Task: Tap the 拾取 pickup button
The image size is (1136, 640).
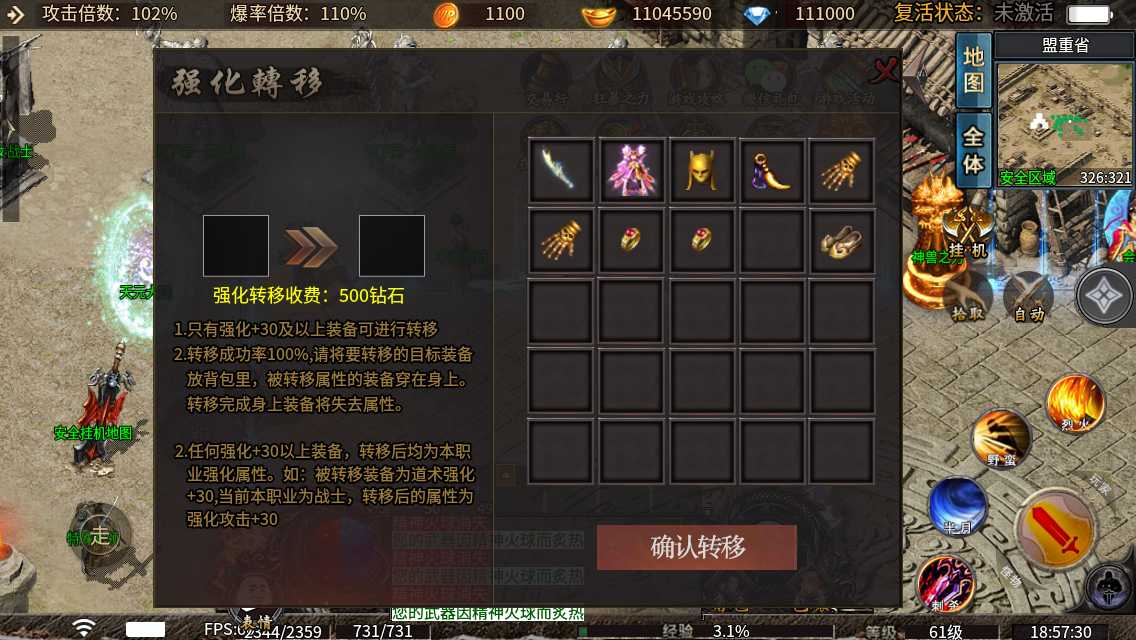Action: click(968, 297)
